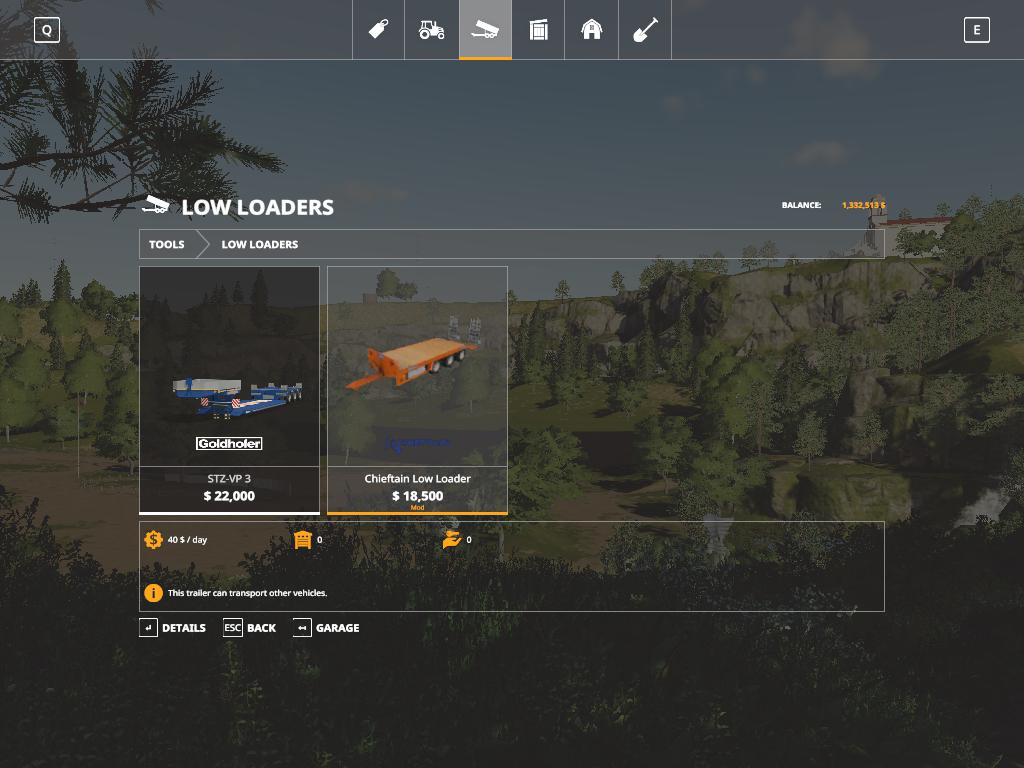The image size is (1024, 768).
Task: Choose the Chieftain Low Loader mod
Action: point(417,389)
